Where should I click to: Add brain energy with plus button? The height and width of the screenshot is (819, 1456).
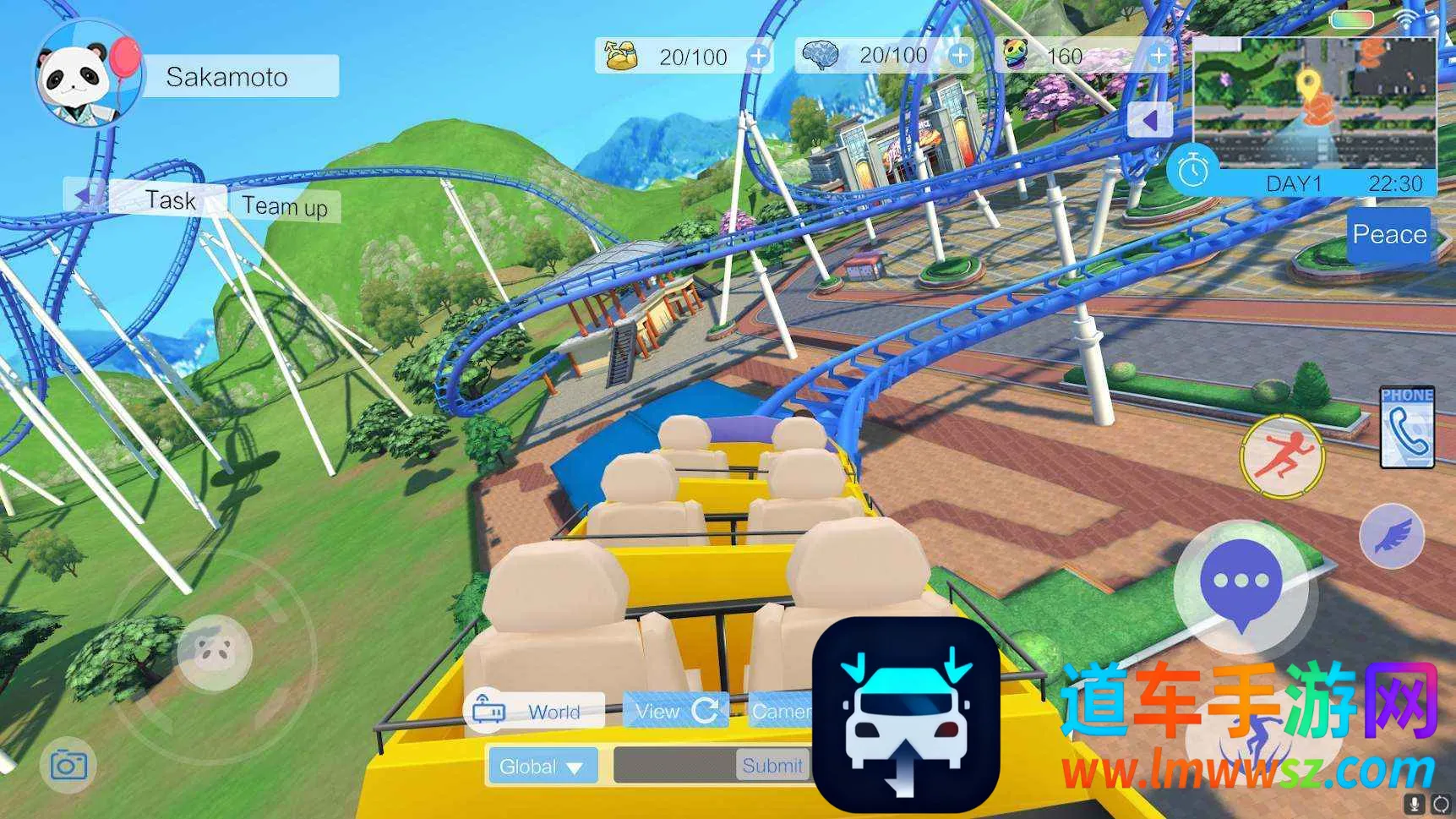click(x=959, y=56)
